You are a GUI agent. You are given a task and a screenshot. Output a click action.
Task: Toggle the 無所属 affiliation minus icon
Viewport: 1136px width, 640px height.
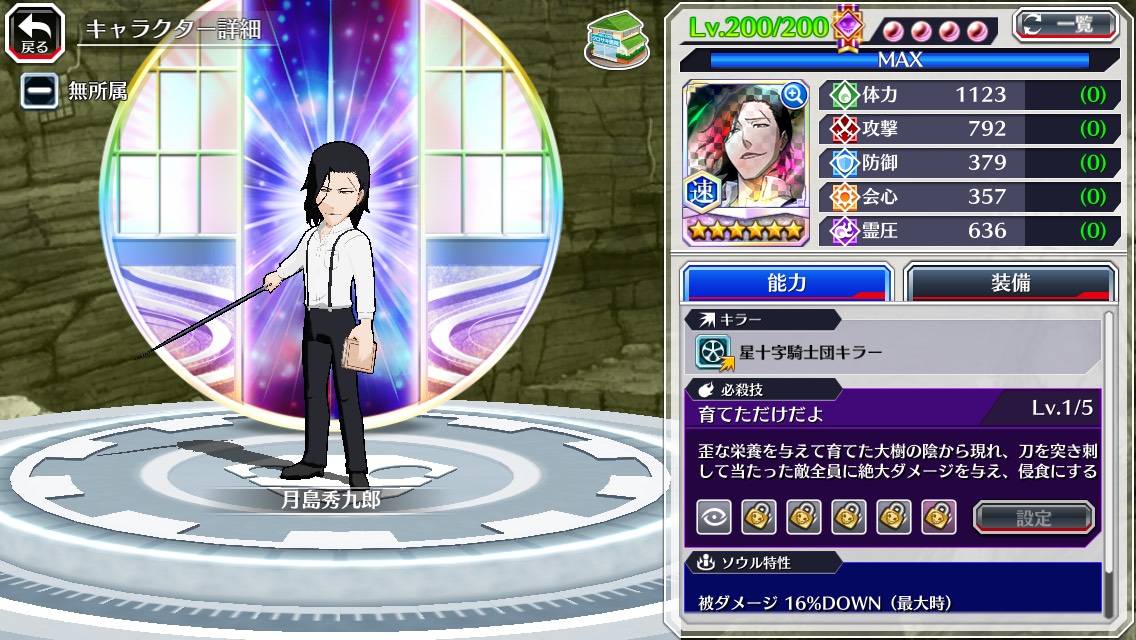pyautogui.click(x=39, y=90)
